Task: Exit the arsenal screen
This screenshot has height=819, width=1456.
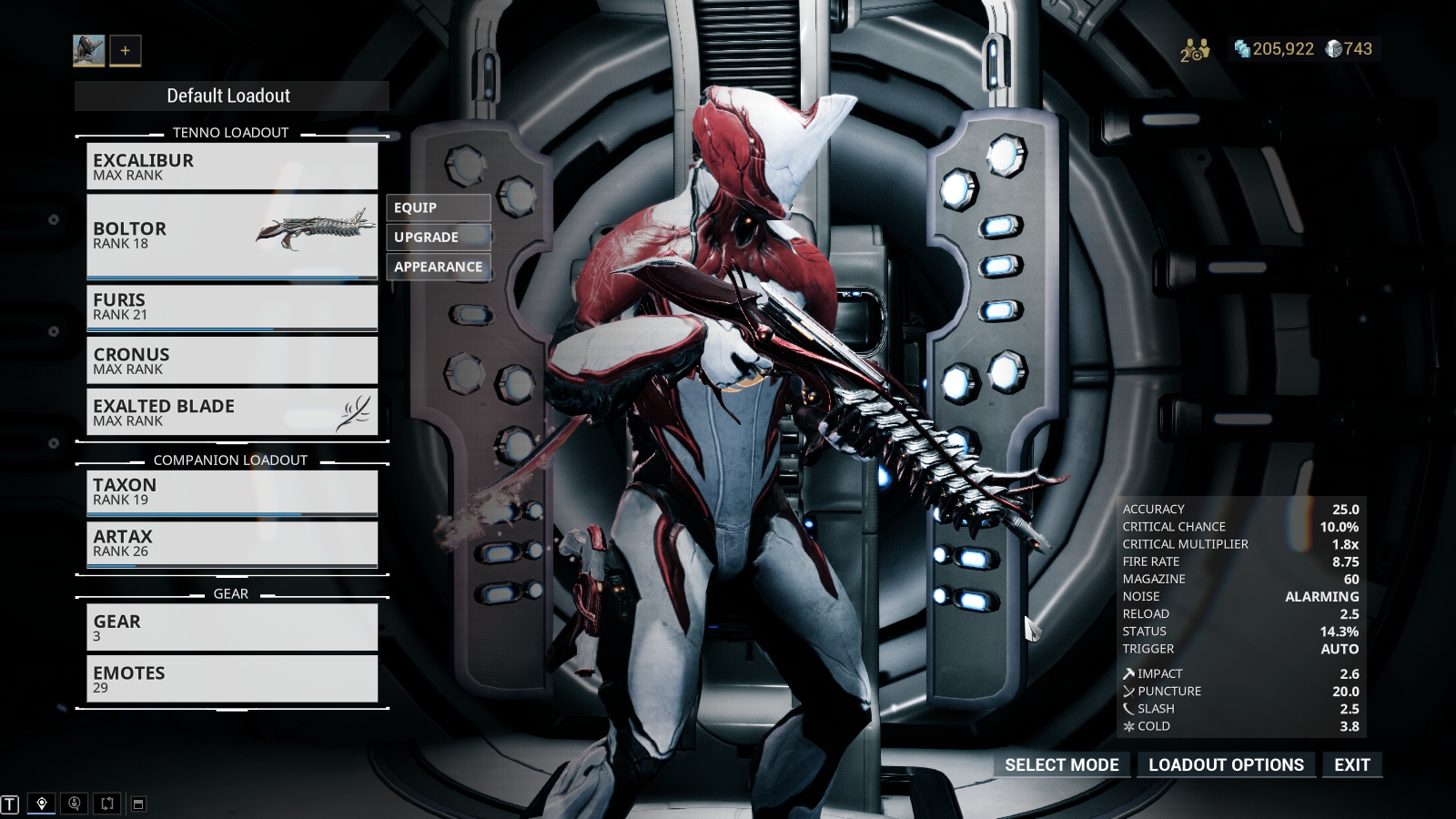Action: tap(1351, 765)
